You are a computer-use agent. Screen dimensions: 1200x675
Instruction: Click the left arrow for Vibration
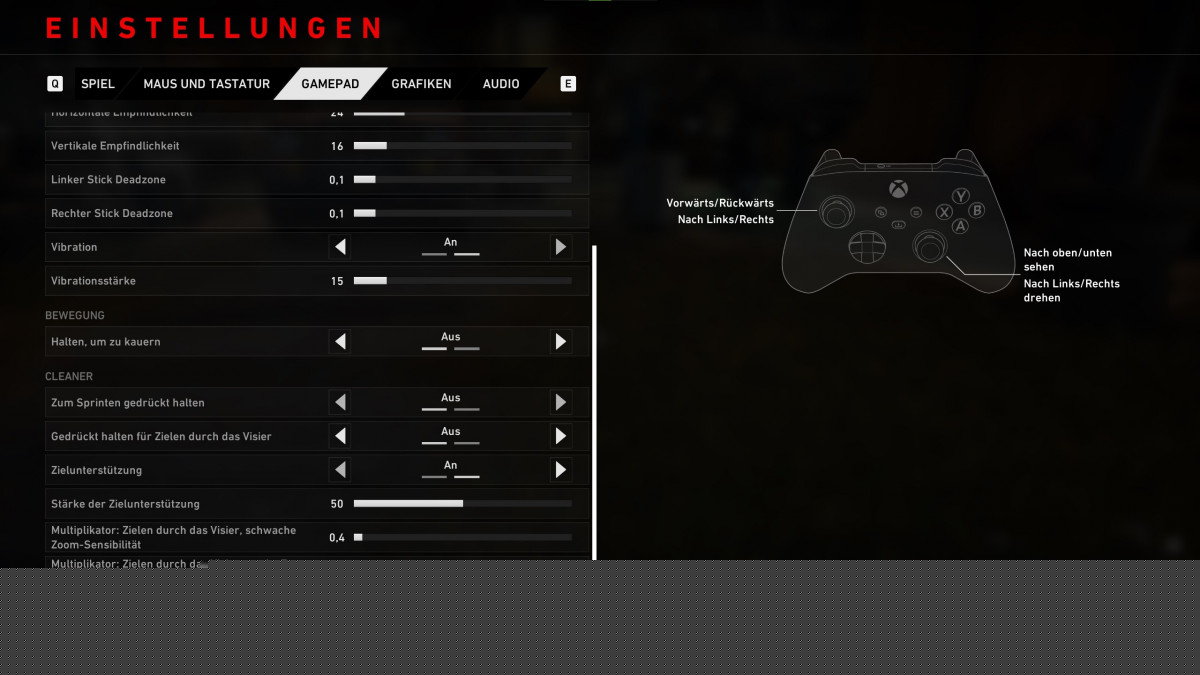[340, 247]
